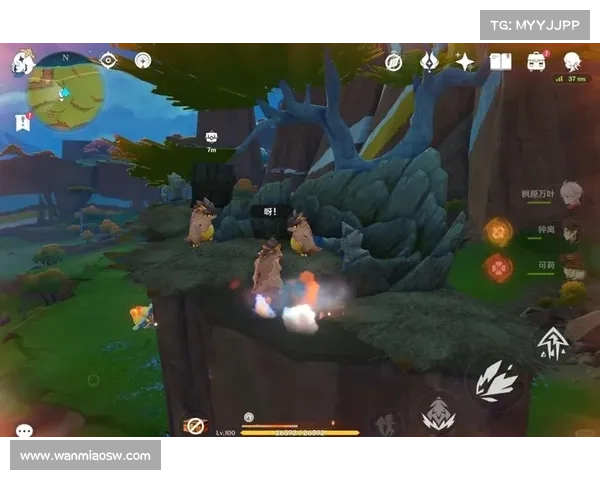
Task: Open the character profile icon
Action: pos(572,62)
